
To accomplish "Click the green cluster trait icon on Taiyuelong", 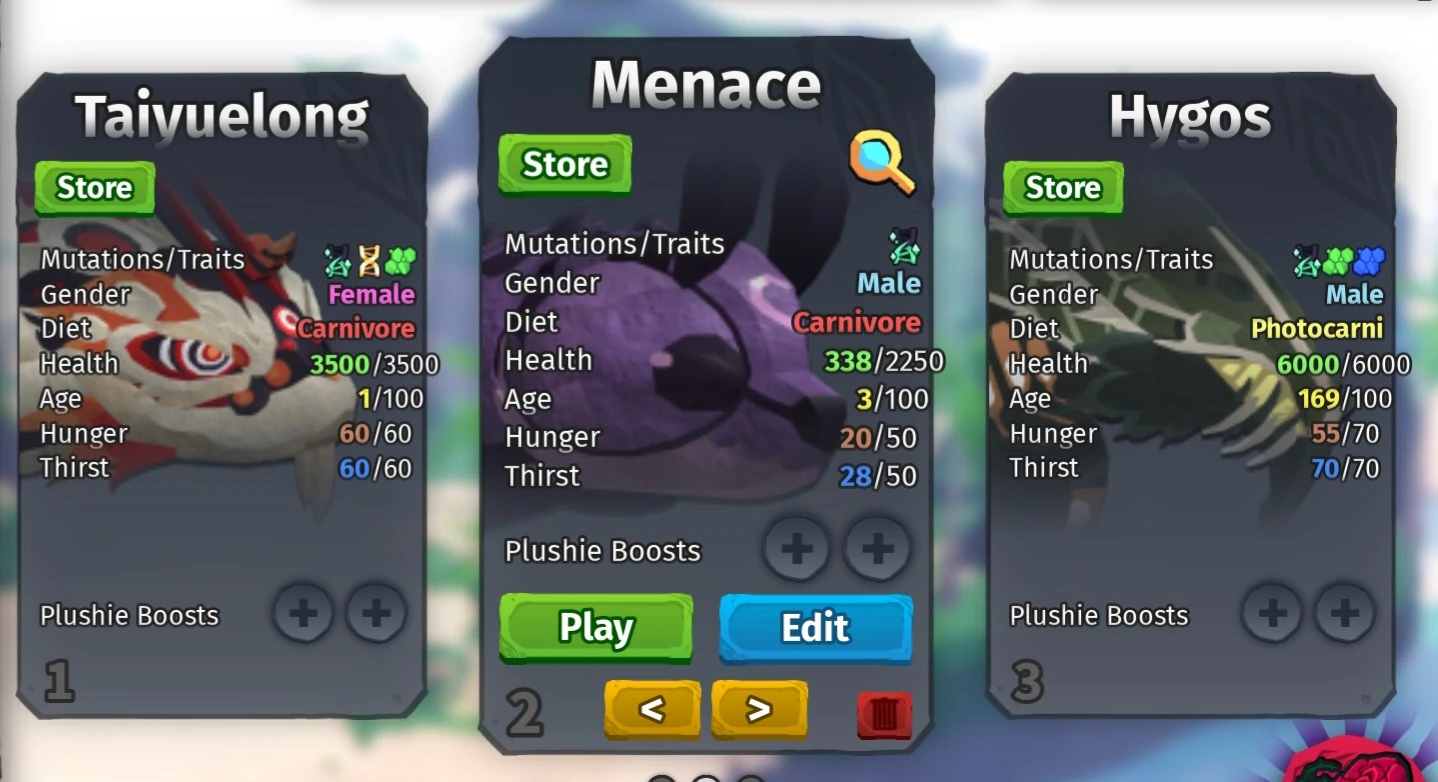I will (398, 258).
